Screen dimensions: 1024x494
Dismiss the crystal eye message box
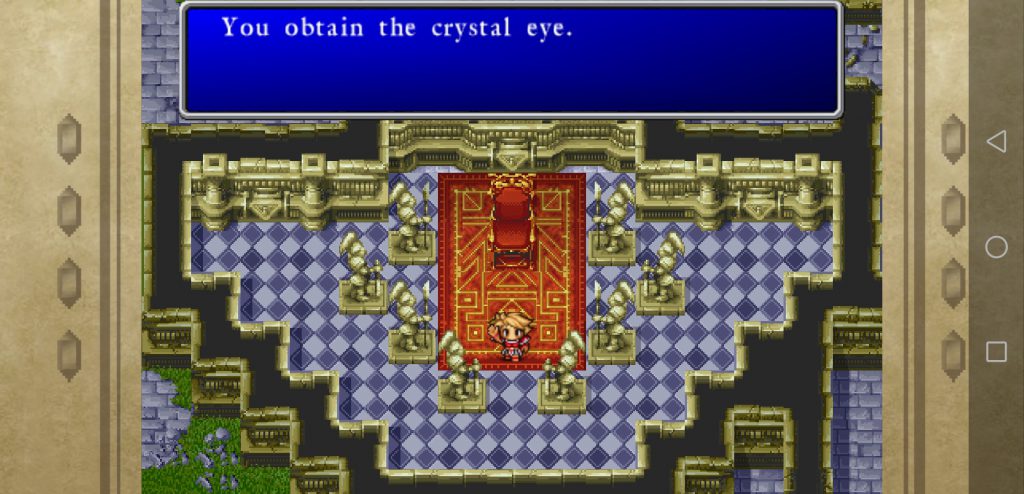pos(510,60)
